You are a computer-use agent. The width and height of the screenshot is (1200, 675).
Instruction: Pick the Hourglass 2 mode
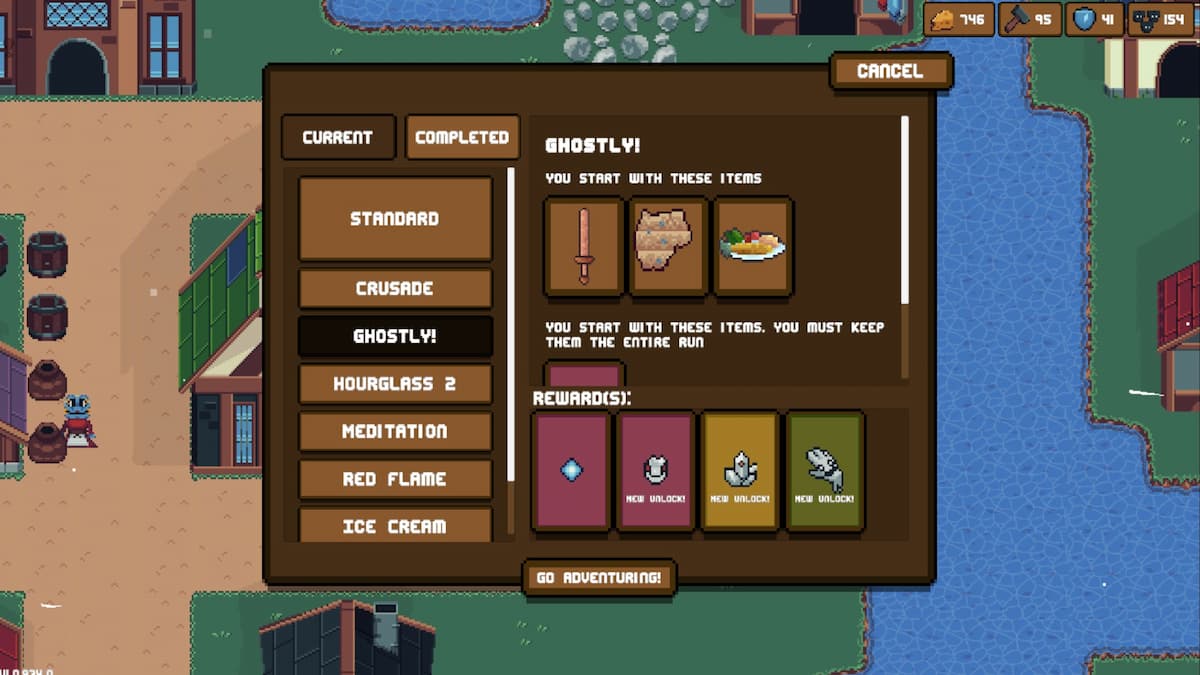395,384
